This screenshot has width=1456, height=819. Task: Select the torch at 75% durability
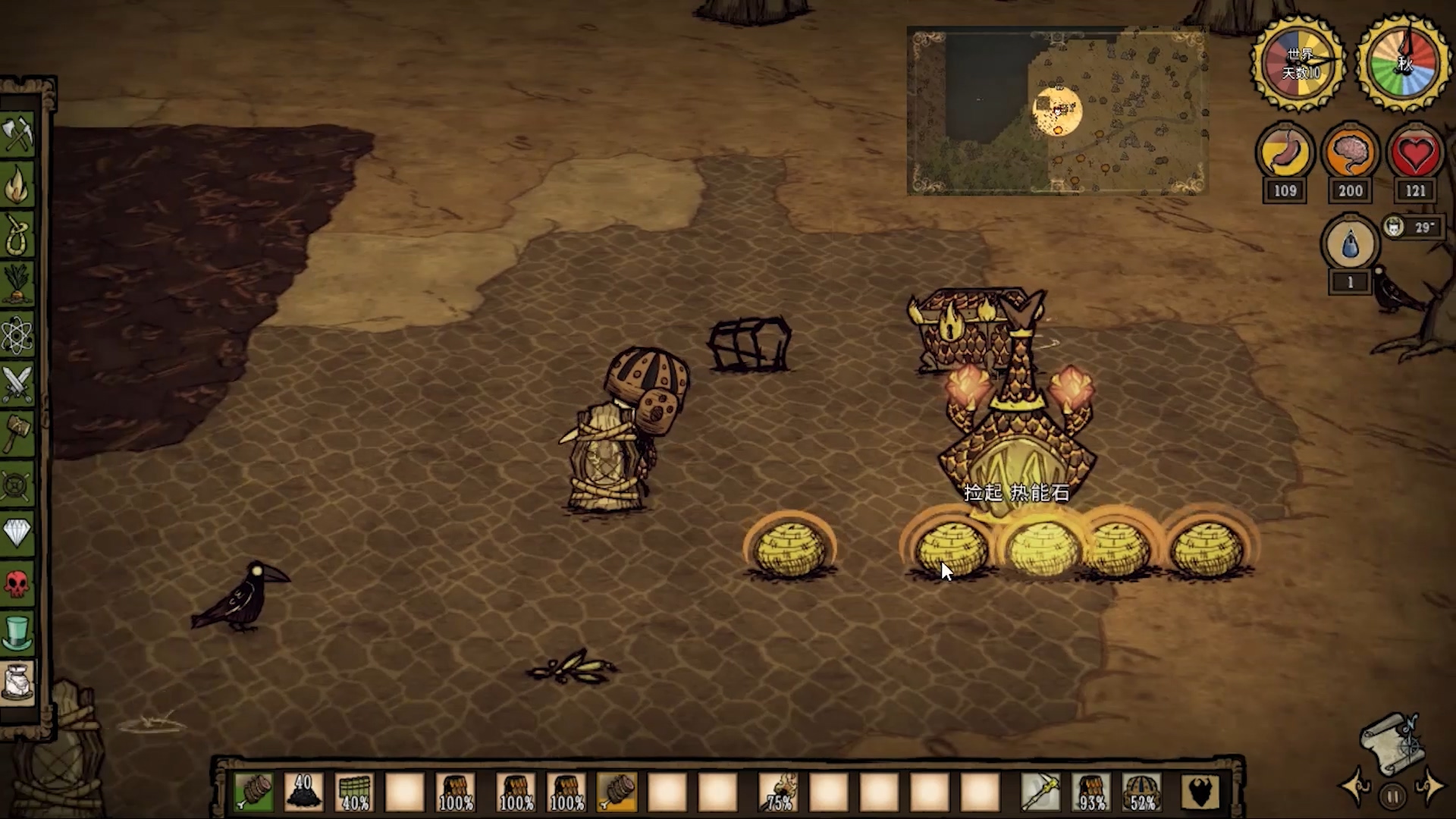pyautogui.click(x=779, y=792)
